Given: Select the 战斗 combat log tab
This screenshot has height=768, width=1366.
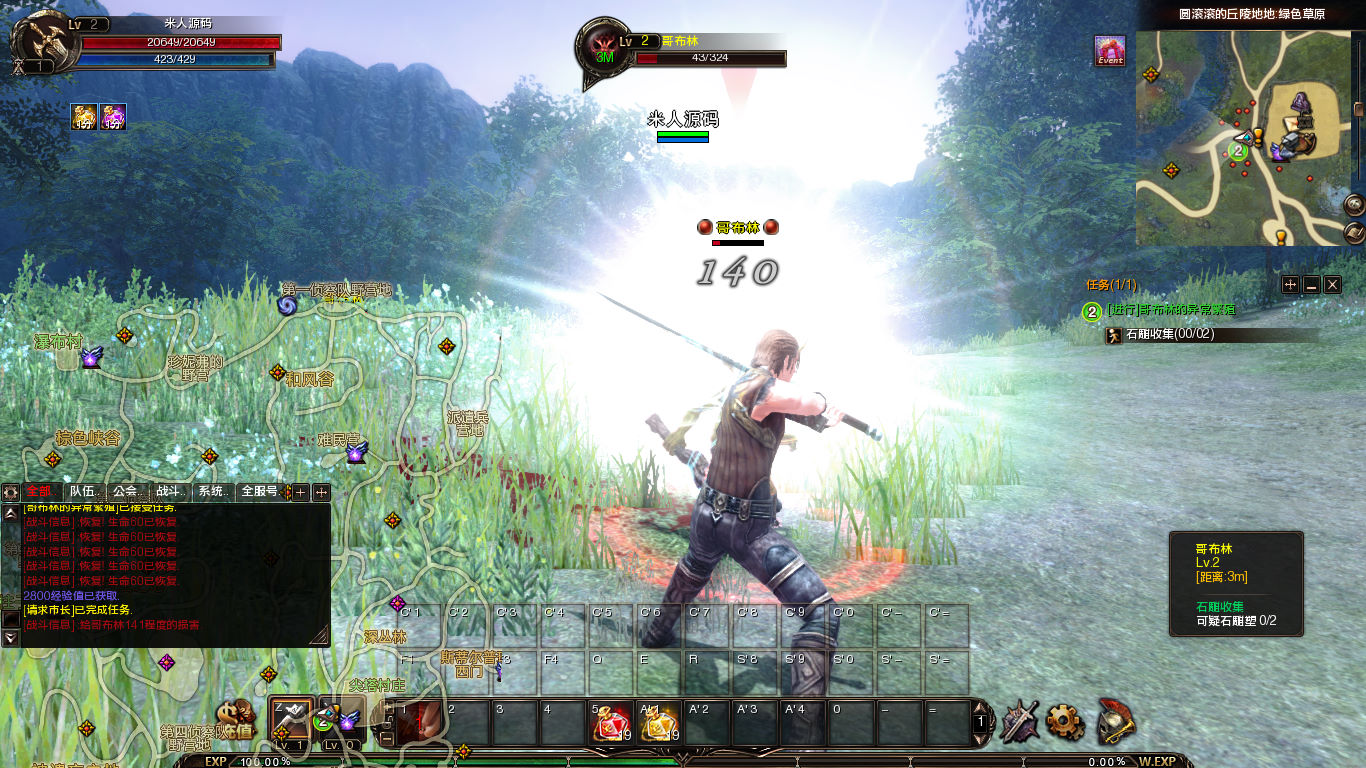Looking at the screenshot, I should click(x=168, y=492).
